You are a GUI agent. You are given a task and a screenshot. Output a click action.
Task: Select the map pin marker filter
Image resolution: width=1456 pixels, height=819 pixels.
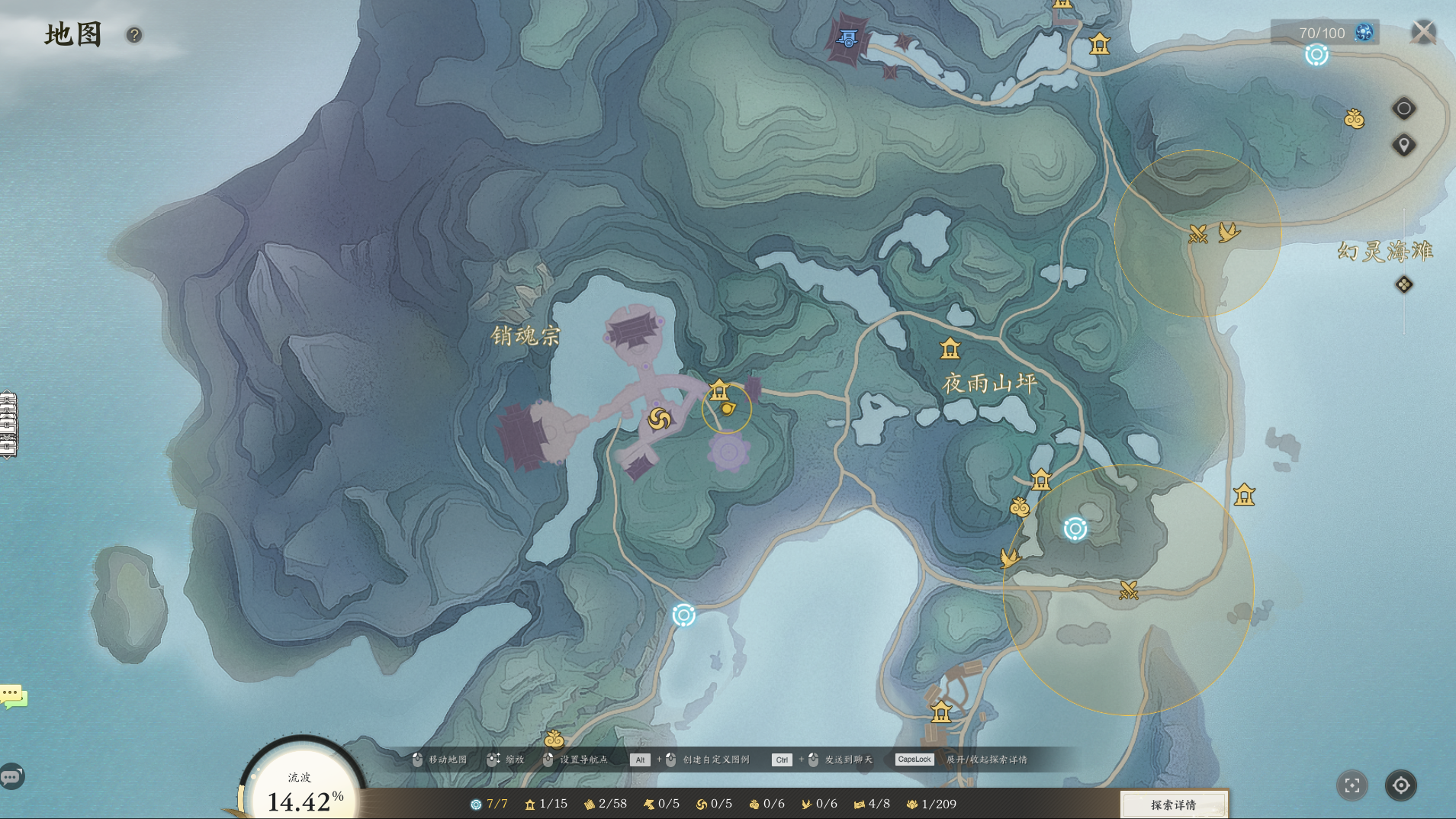[x=1403, y=145]
